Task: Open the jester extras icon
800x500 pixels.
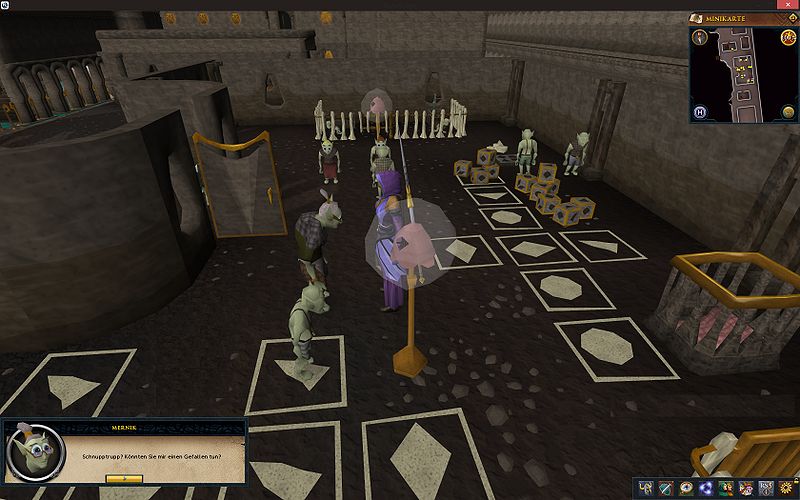Action: coord(746,488)
